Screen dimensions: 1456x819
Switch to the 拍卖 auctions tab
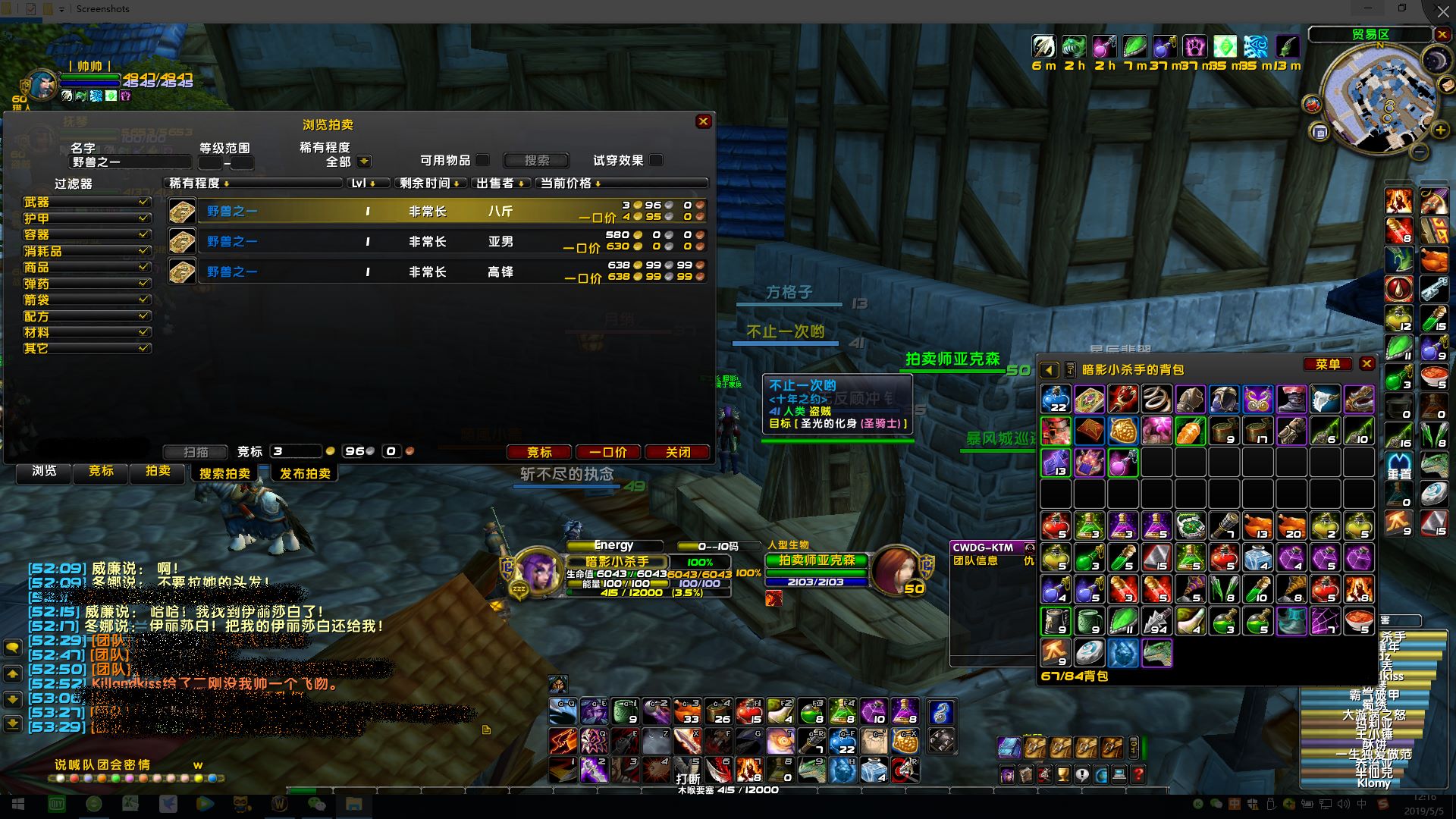[158, 471]
